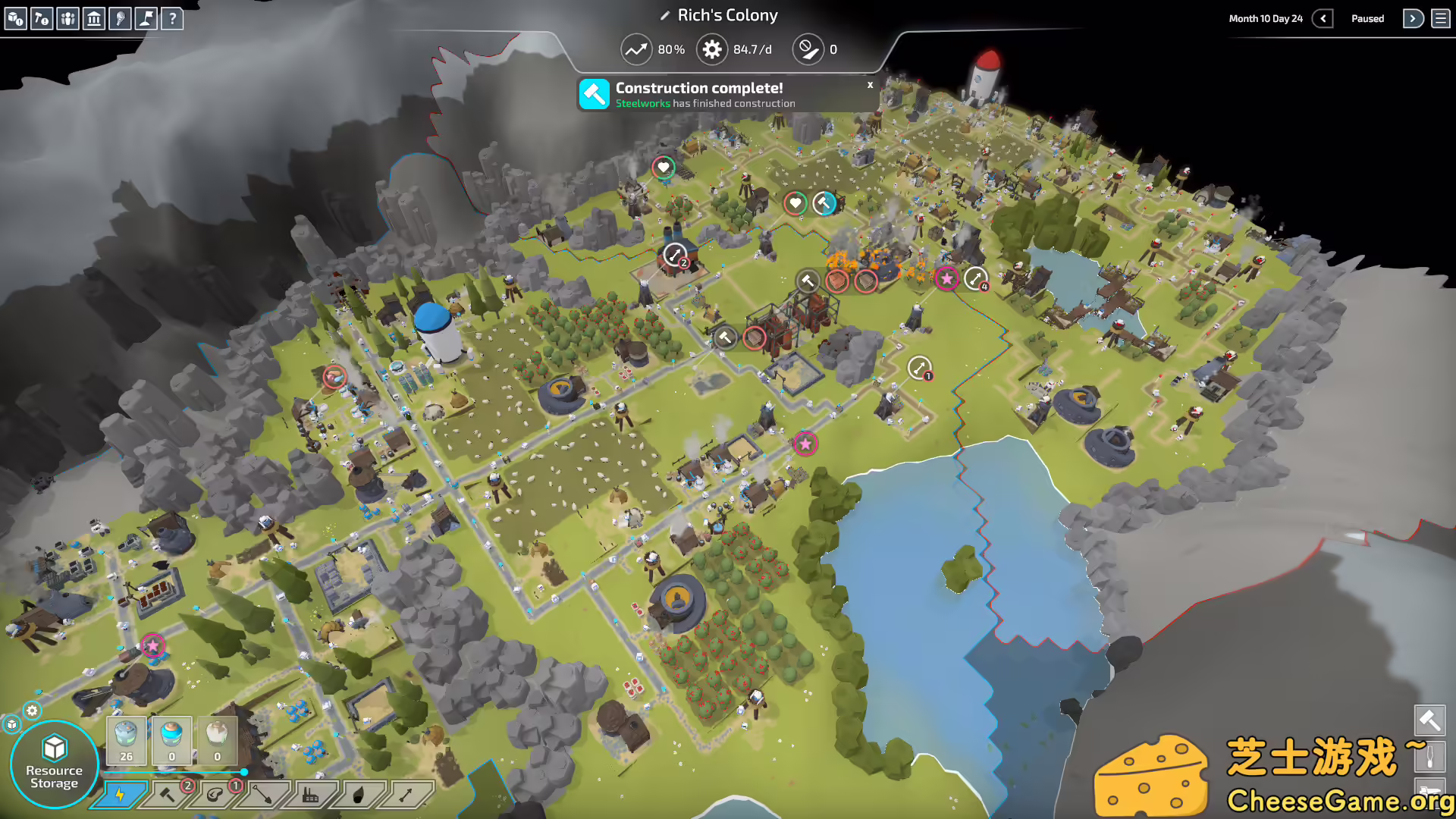View the population panel

point(67,19)
